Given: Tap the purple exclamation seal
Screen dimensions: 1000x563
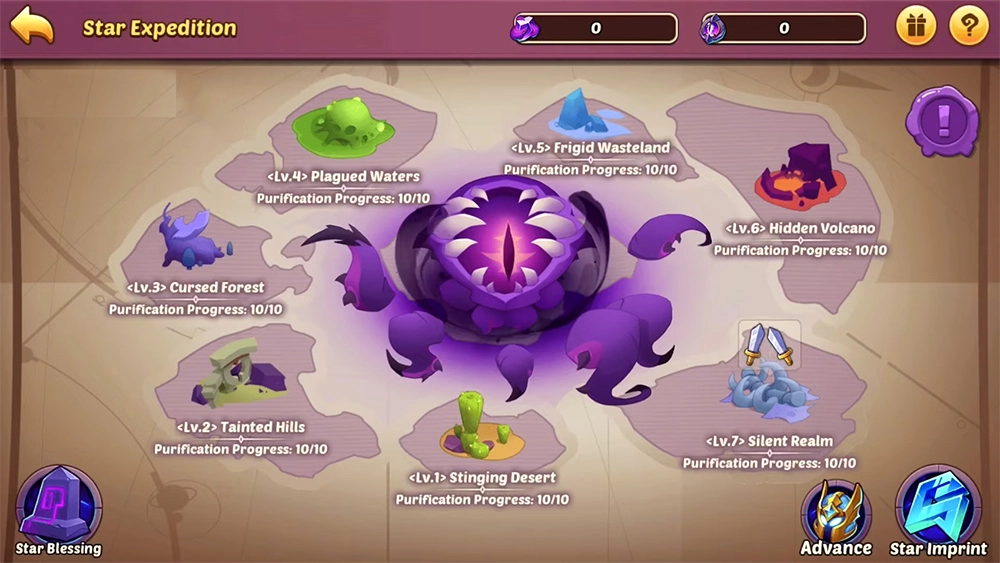Looking at the screenshot, I should pos(941,121).
